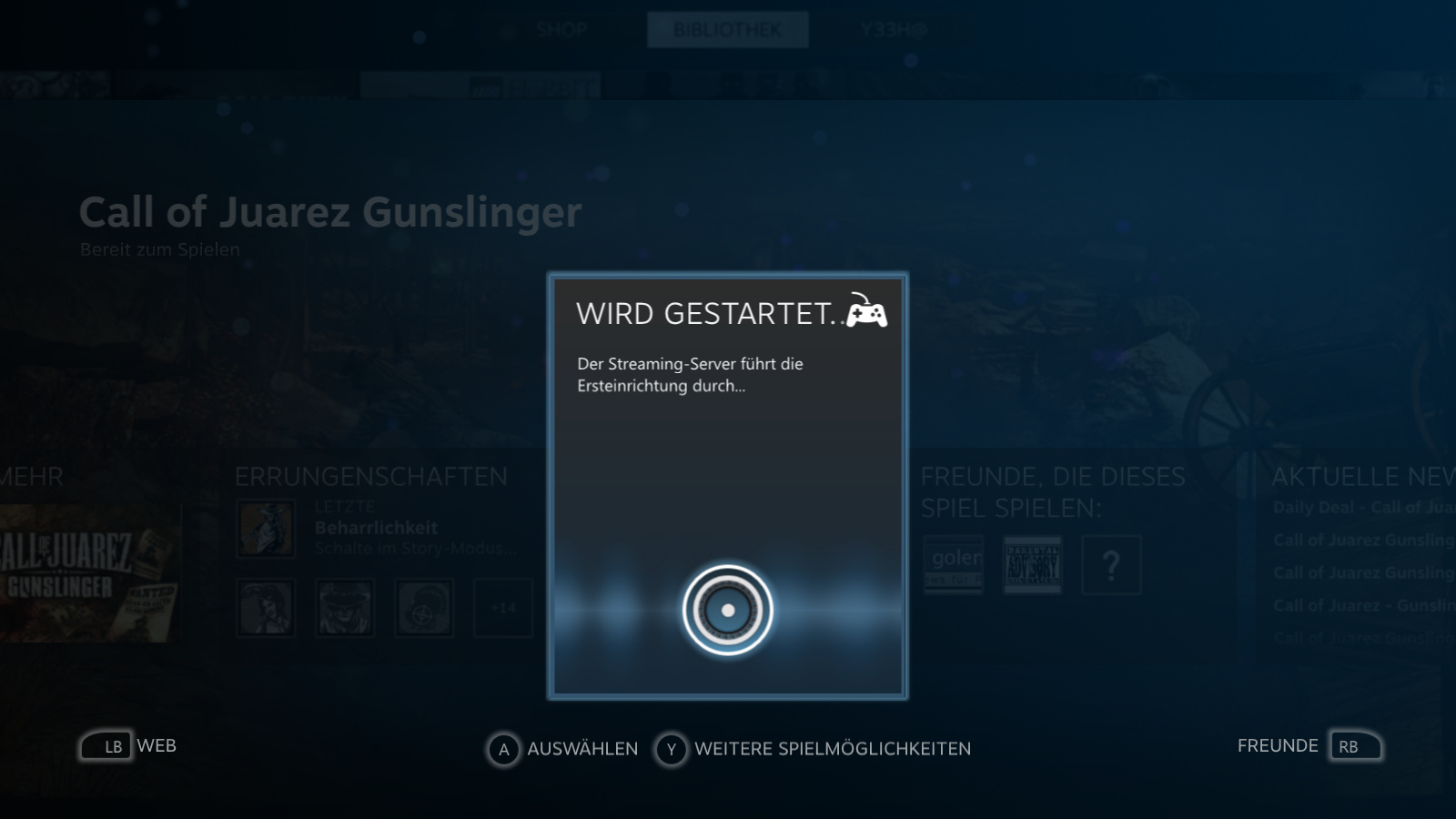Click the Y button prompt icon
Image resolution: width=1456 pixels, height=819 pixels.
point(671,750)
